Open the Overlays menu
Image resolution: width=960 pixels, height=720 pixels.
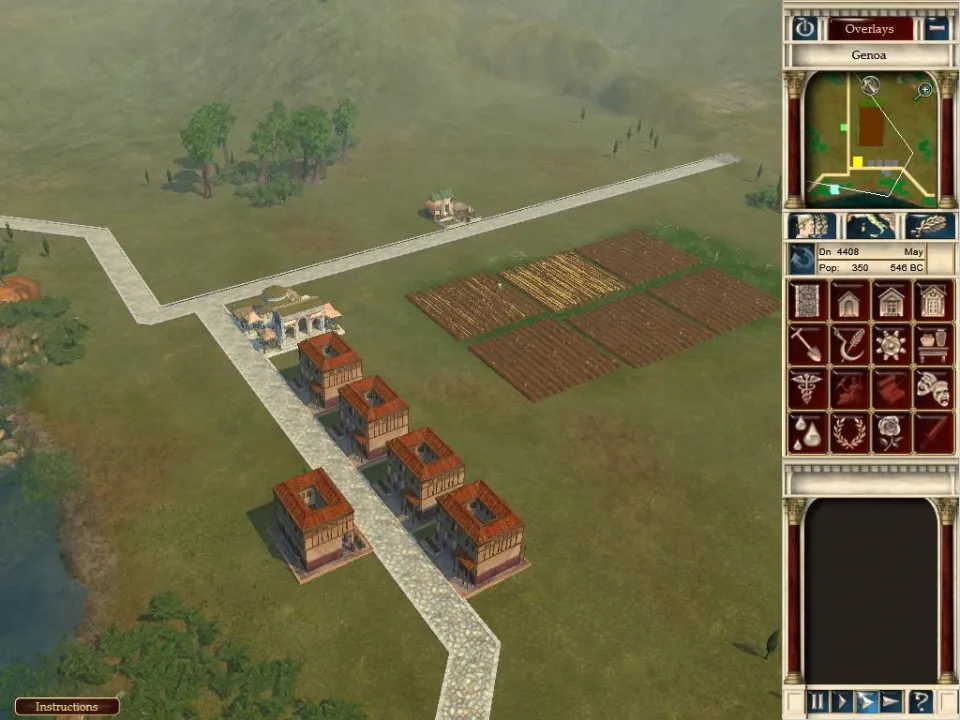(869, 29)
